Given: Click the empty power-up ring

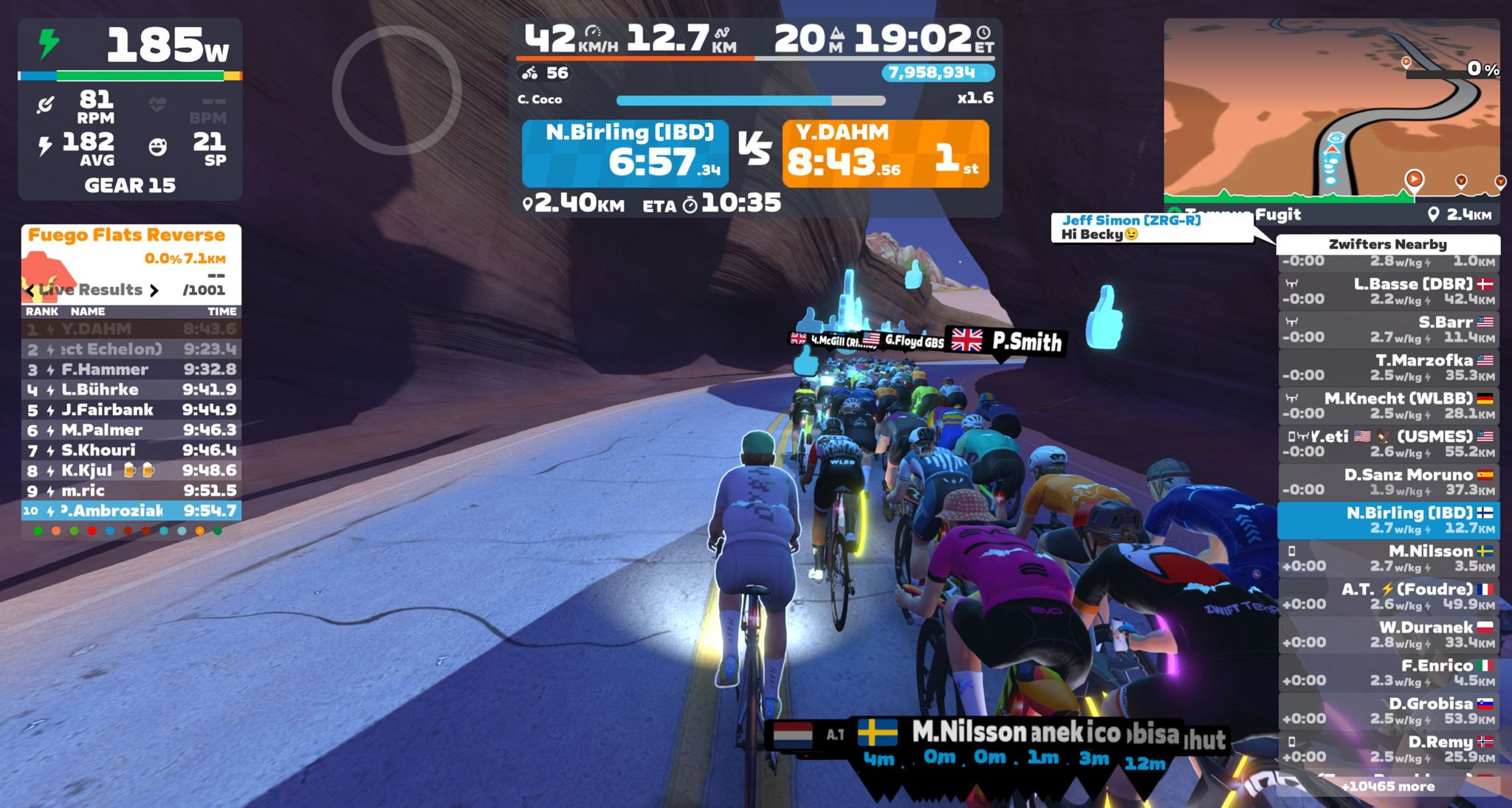Looking at the screenshot, I should [397, 90].
